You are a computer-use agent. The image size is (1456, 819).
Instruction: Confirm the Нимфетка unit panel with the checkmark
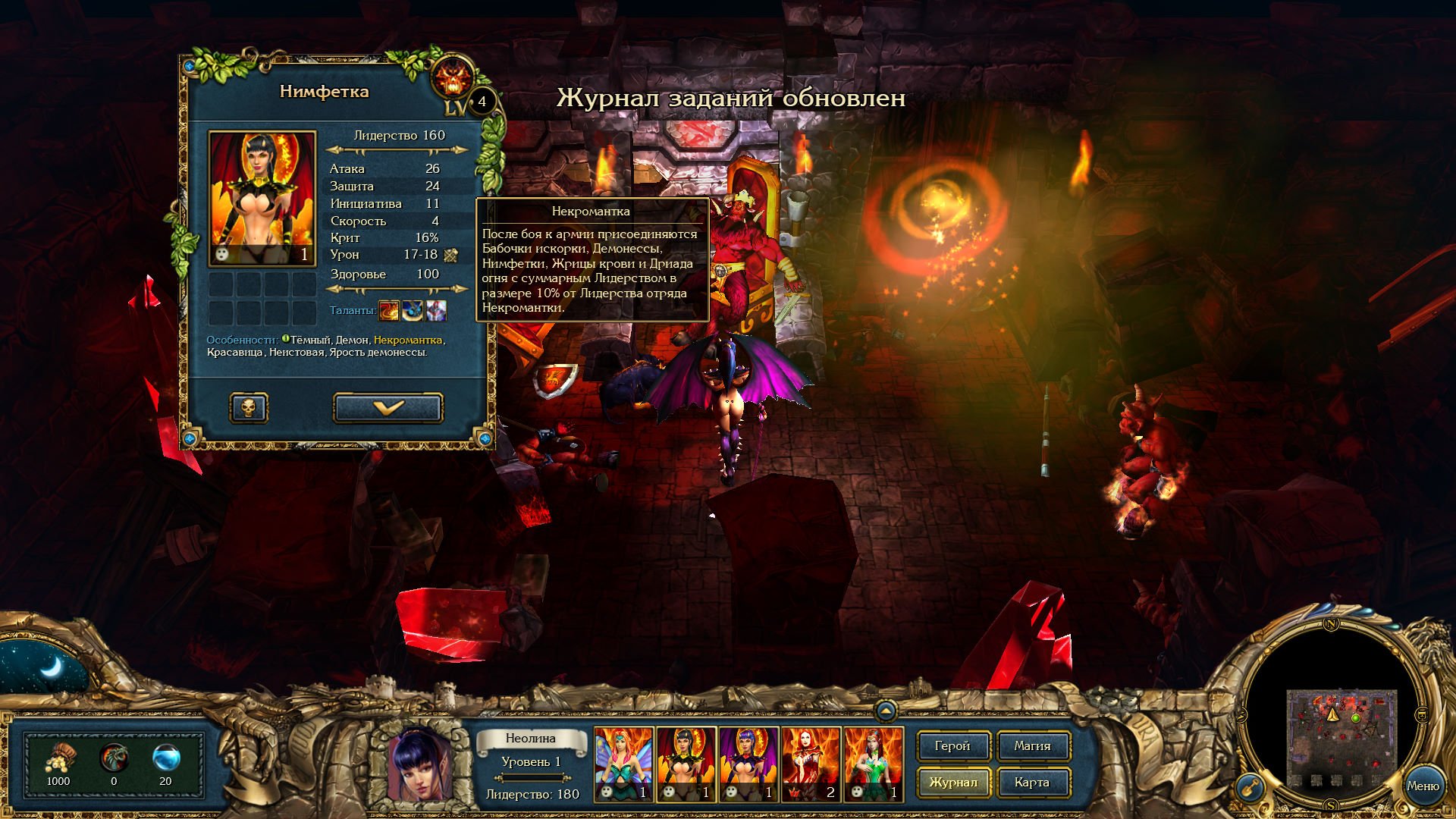[388, 408]
